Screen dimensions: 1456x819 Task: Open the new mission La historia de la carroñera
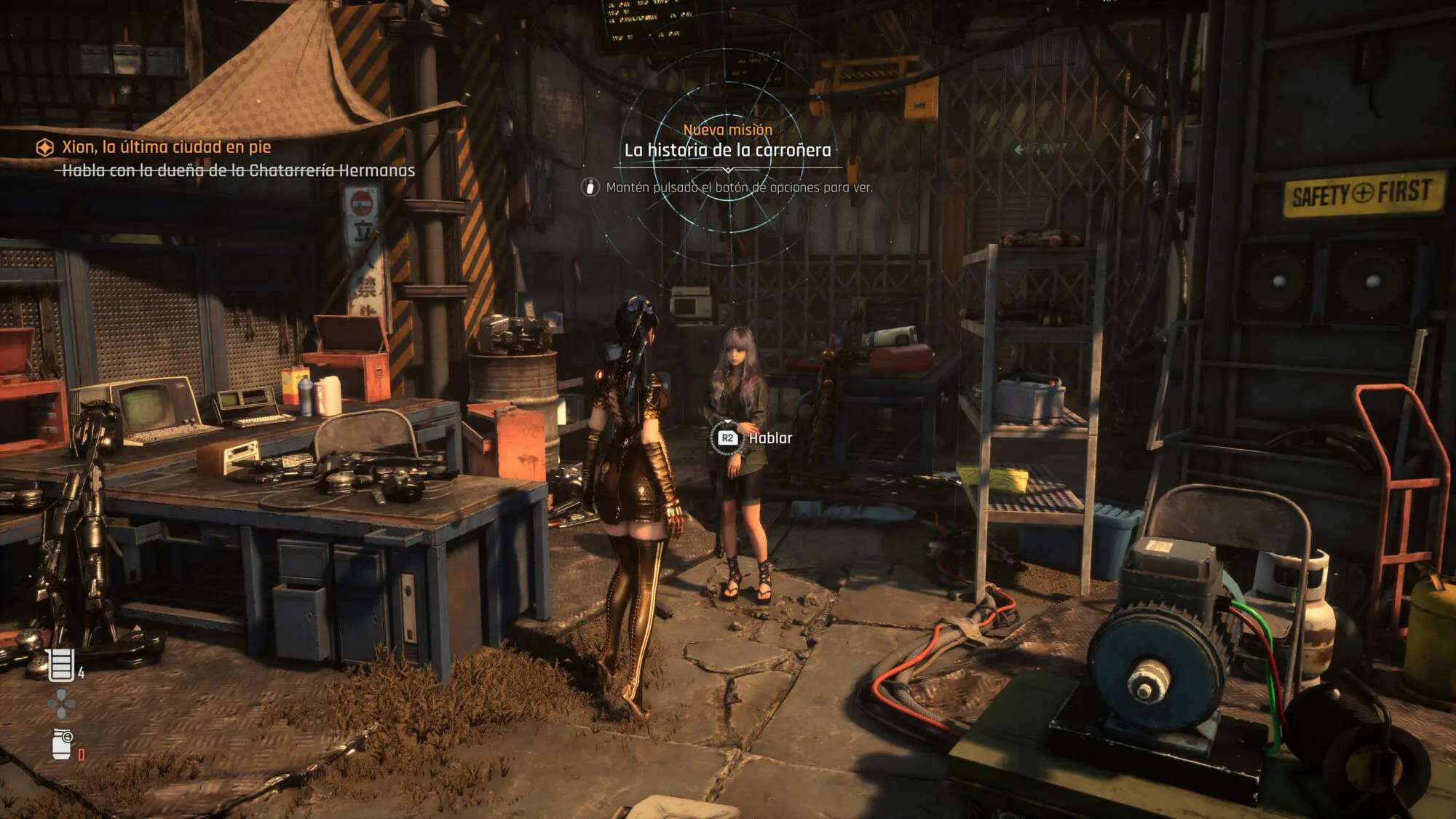727,150
